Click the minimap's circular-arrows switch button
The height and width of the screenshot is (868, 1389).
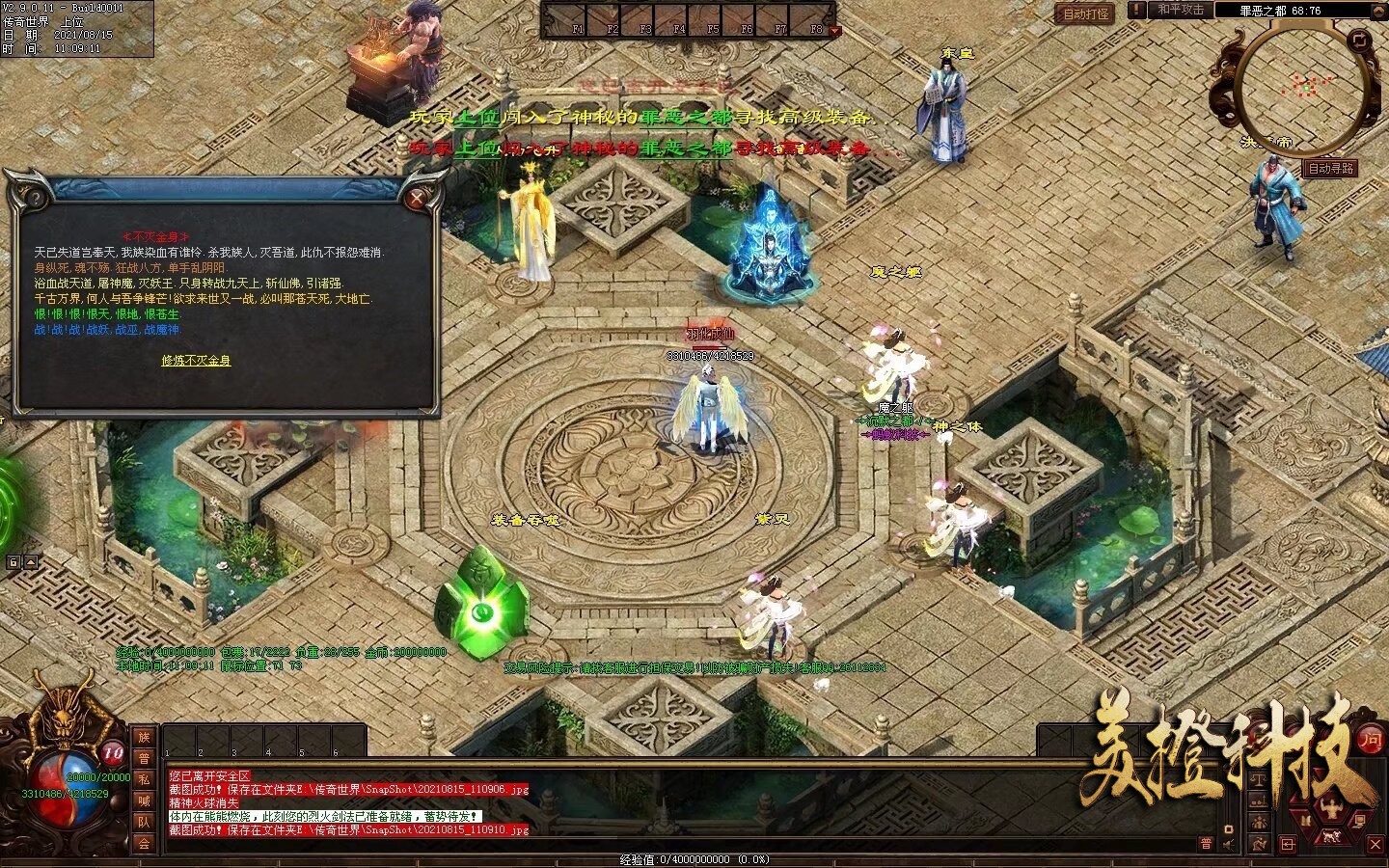[1360, 41]
